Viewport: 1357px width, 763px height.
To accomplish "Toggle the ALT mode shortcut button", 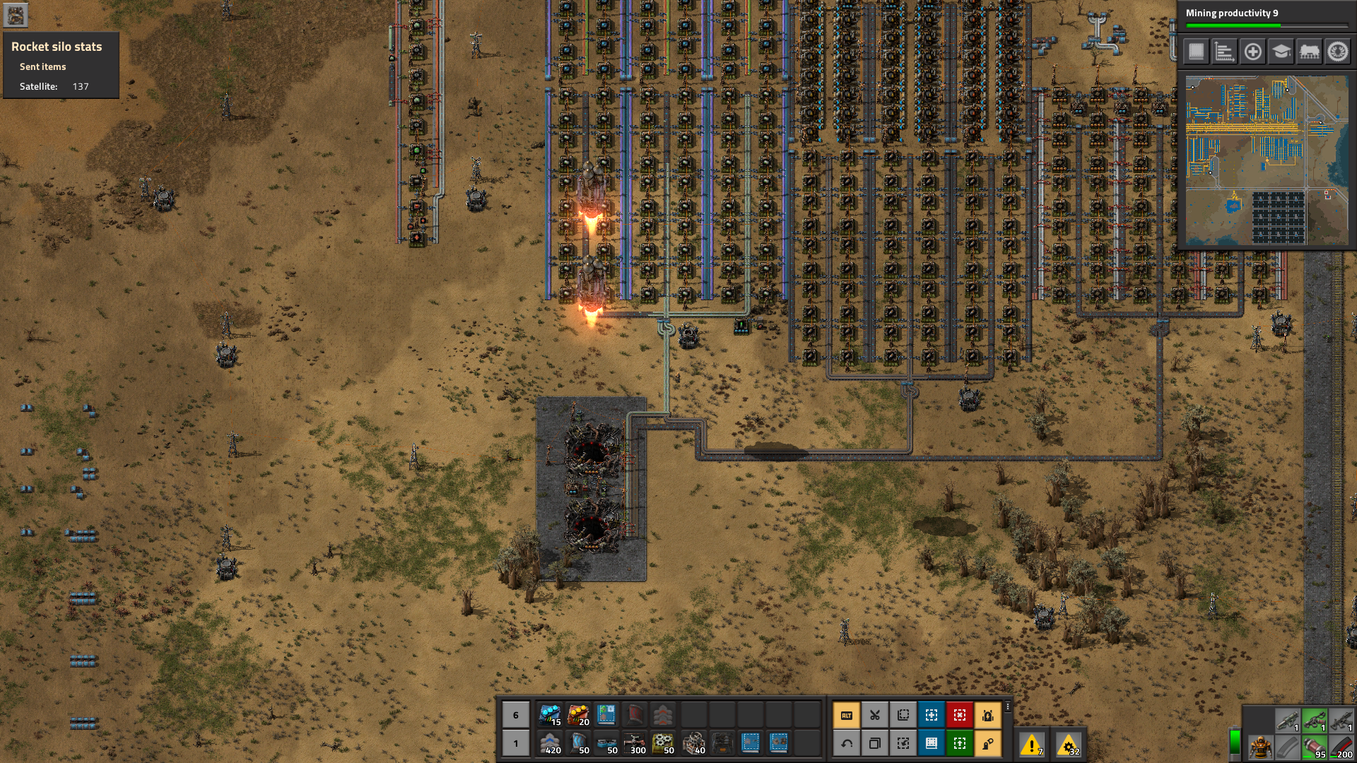I will pos(847,715).
